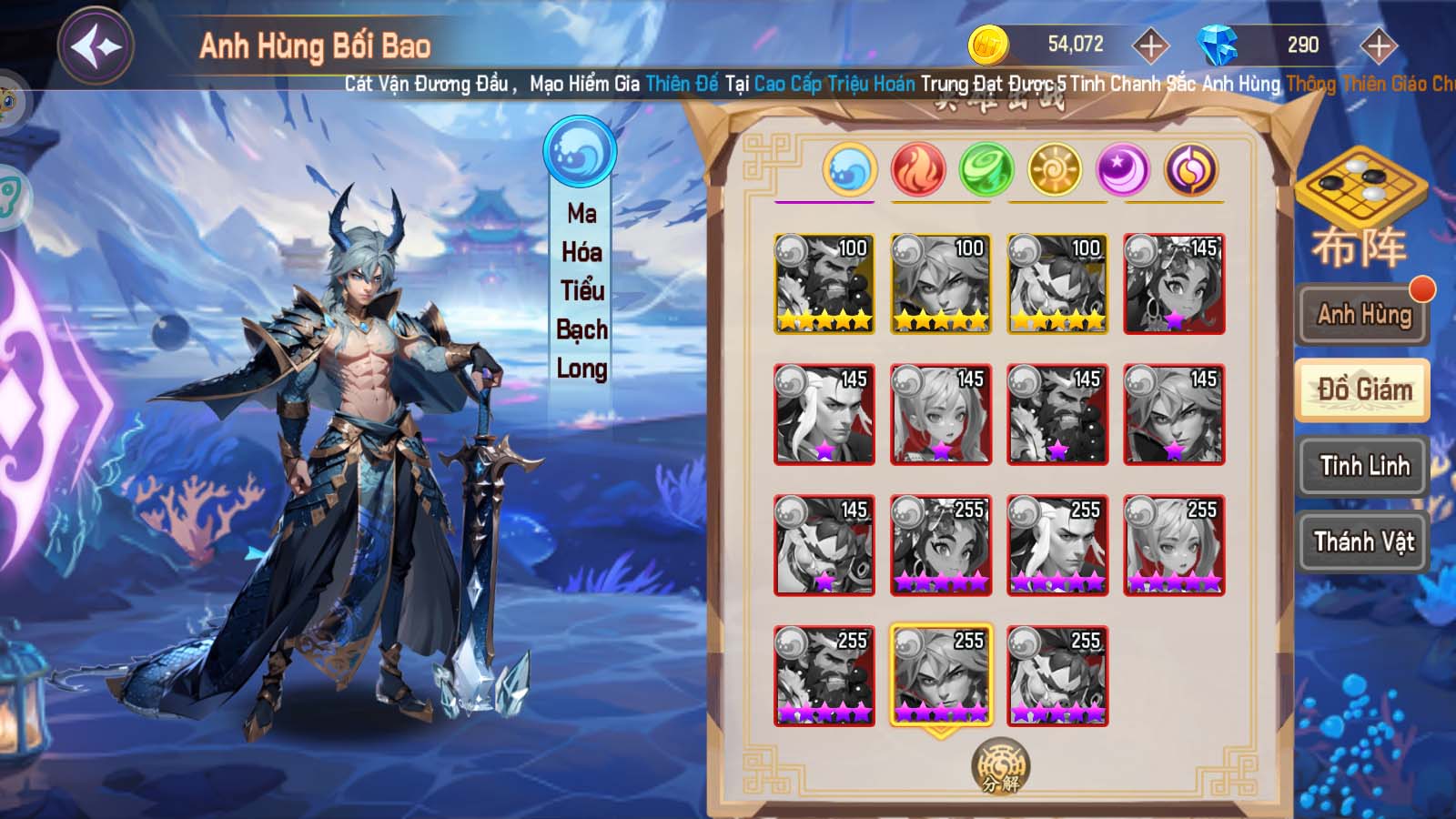Go back with the arrow button

point(96,45)
